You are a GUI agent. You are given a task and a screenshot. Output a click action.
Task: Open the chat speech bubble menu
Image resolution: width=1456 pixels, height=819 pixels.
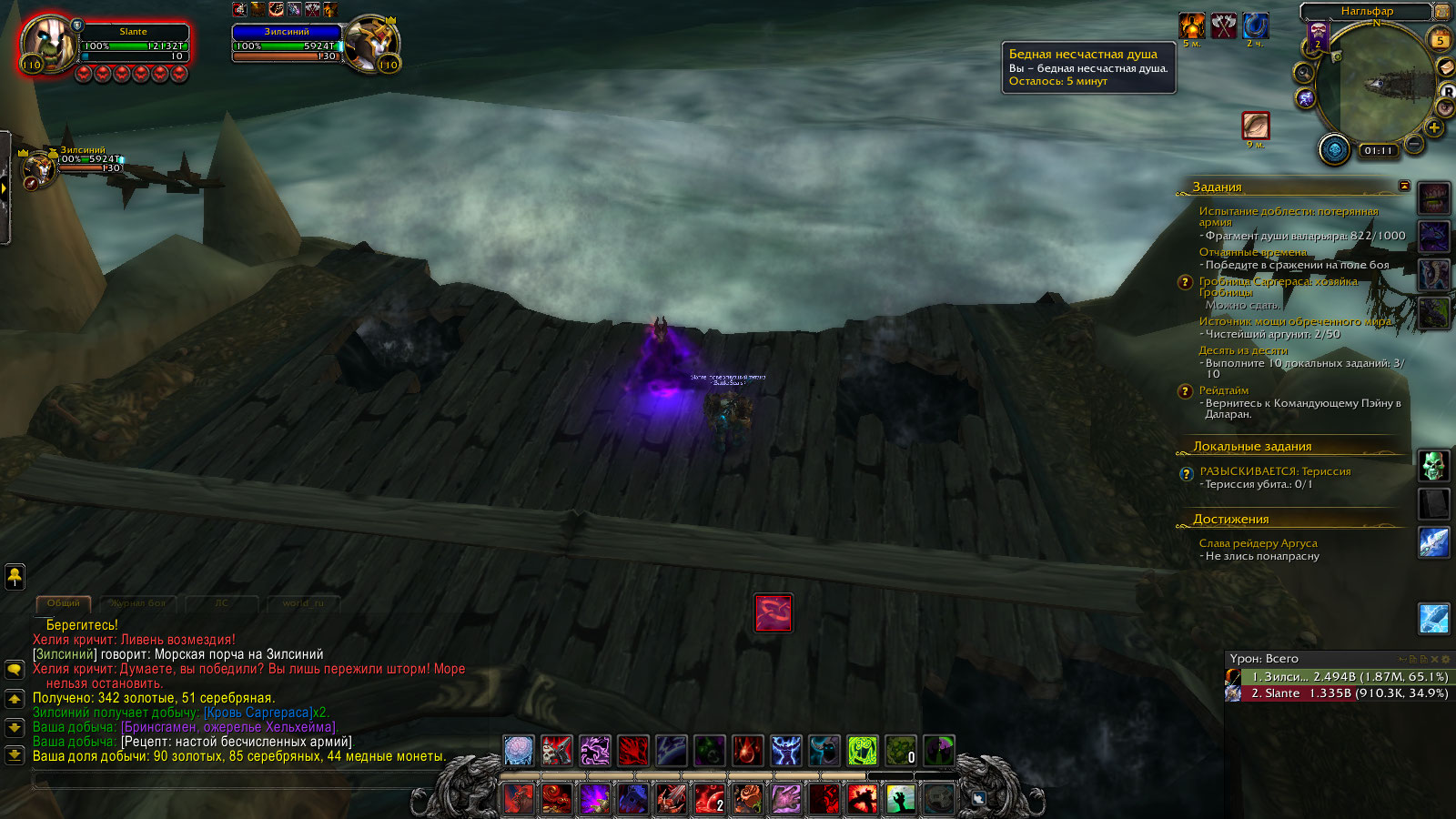(15, 670)
